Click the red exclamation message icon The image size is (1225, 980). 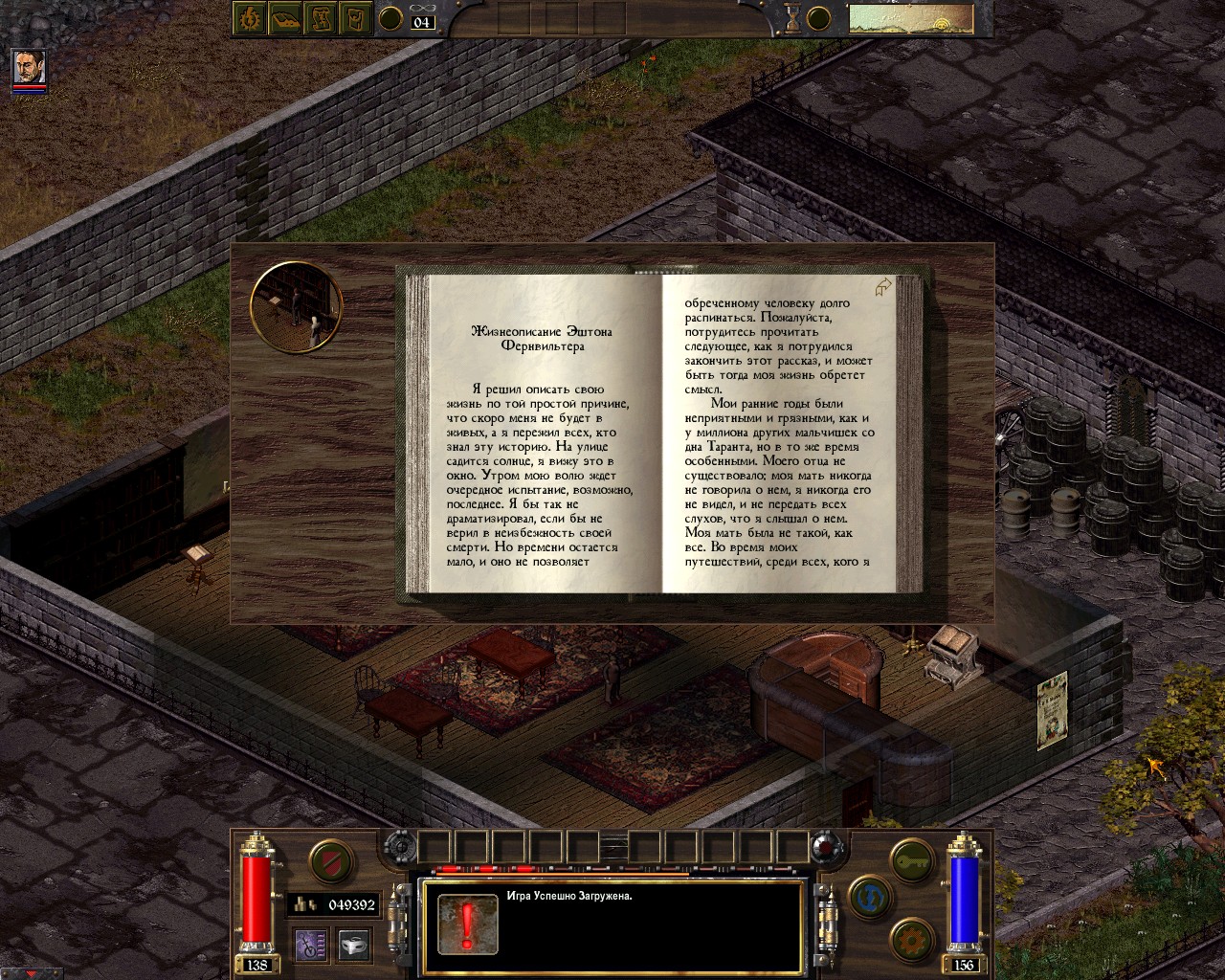tap(466, 924)
